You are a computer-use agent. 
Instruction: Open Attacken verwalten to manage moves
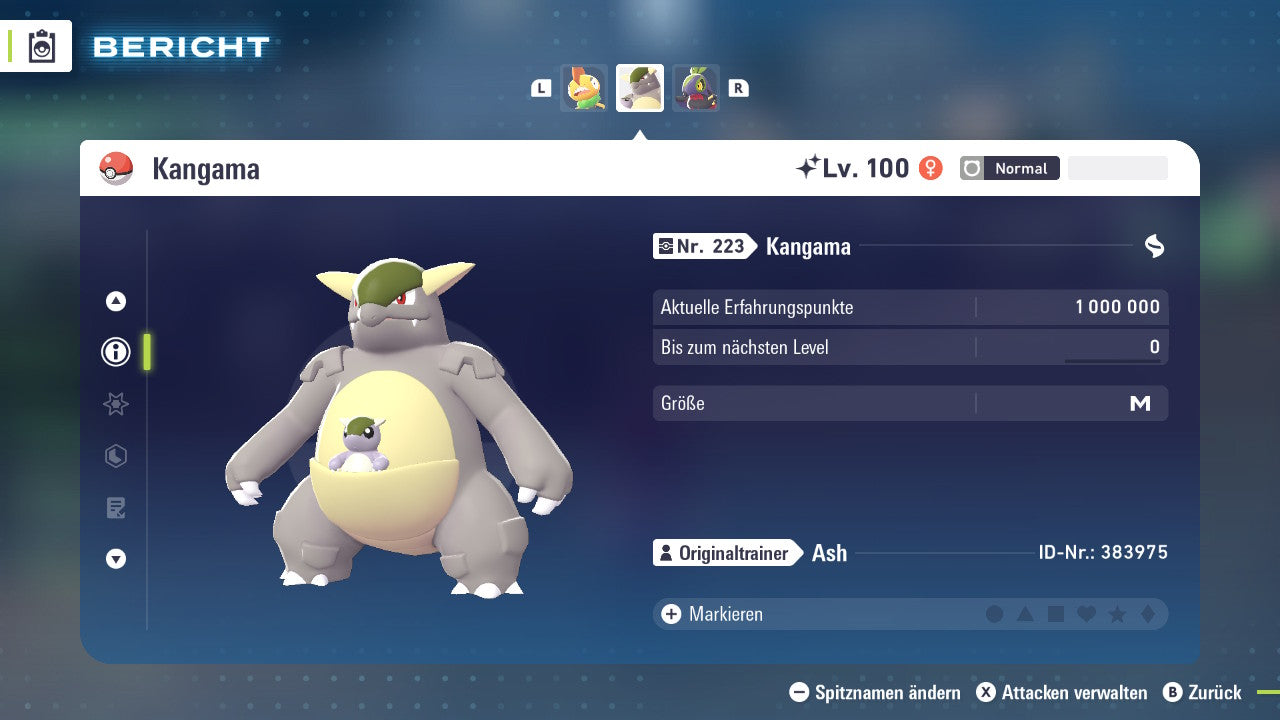pos(1064,692)
